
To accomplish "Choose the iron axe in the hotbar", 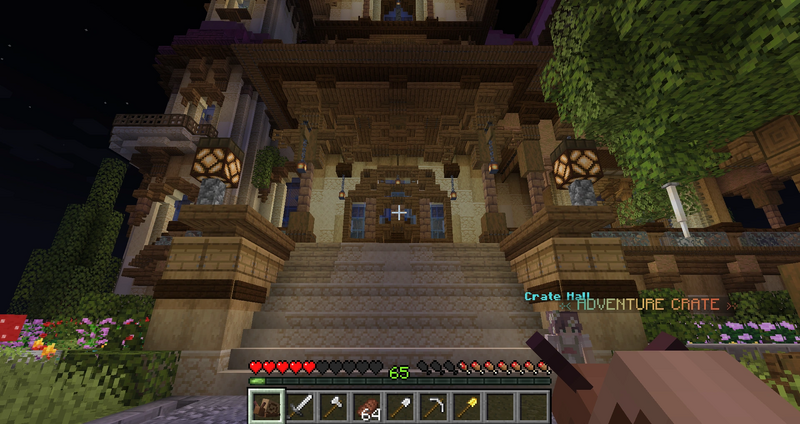I will 334,406.
